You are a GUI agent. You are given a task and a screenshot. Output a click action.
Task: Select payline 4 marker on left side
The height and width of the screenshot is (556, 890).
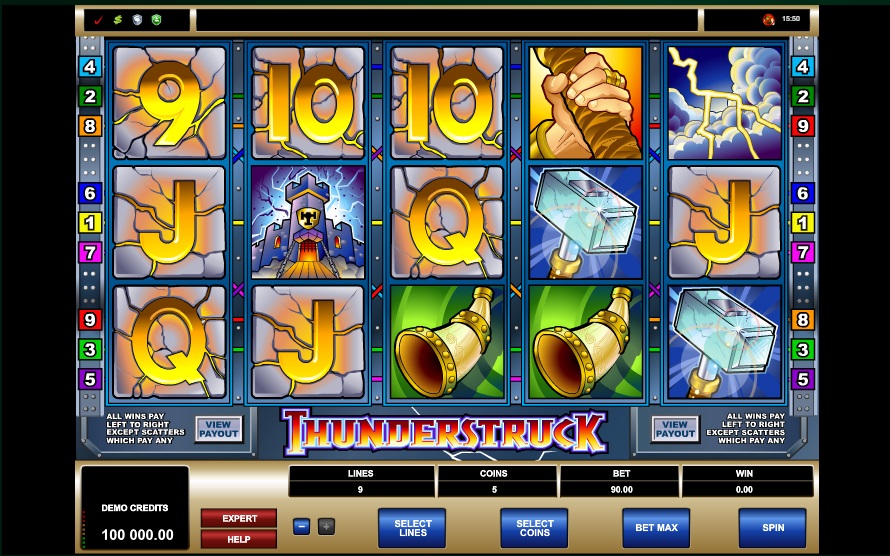91,67
